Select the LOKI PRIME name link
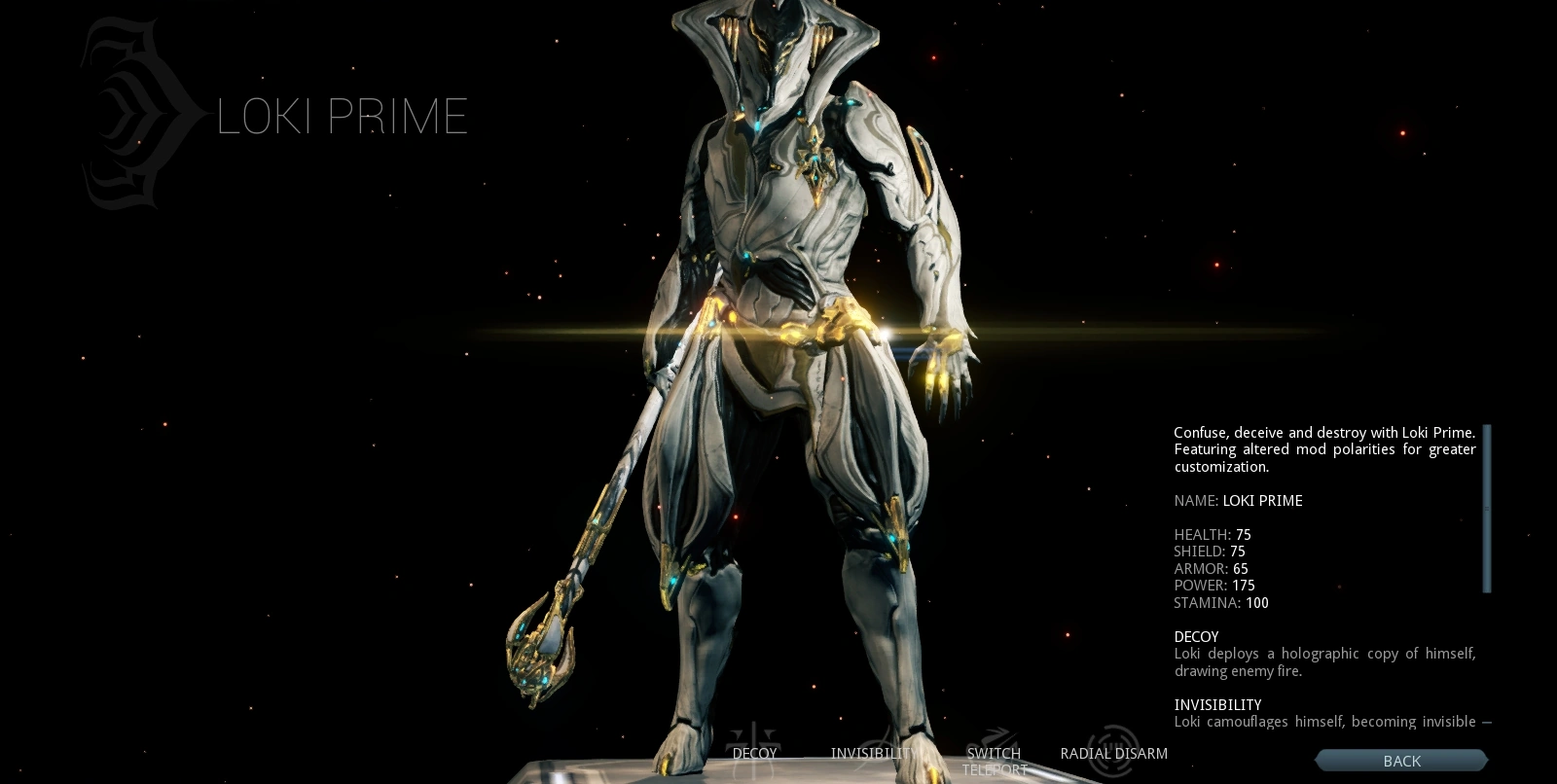Screen dimensions: 1557x784 click(1262, 501)
